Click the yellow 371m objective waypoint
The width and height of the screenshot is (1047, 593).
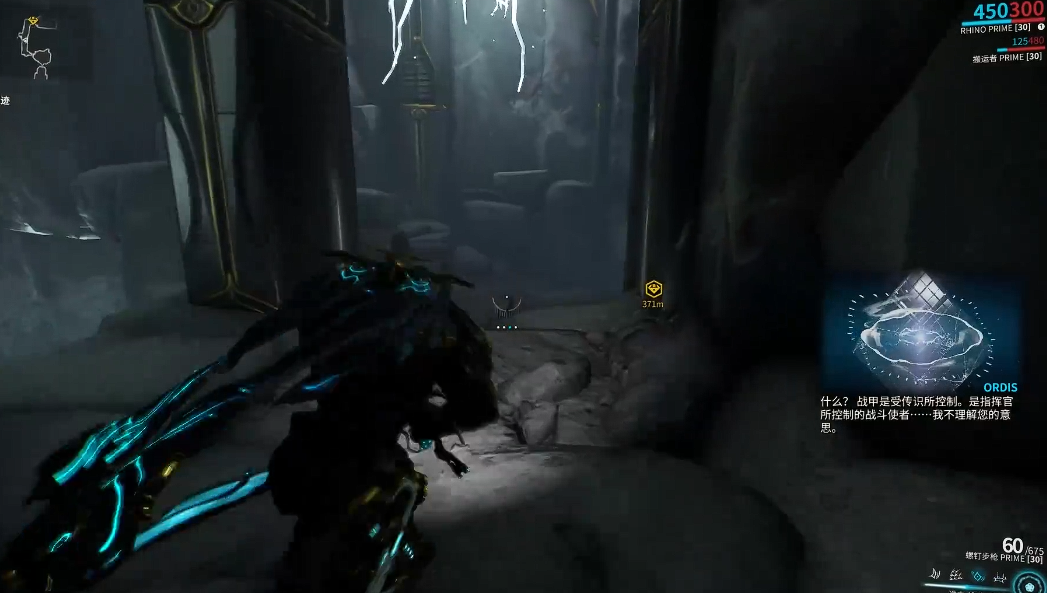[x=653, y=289]
